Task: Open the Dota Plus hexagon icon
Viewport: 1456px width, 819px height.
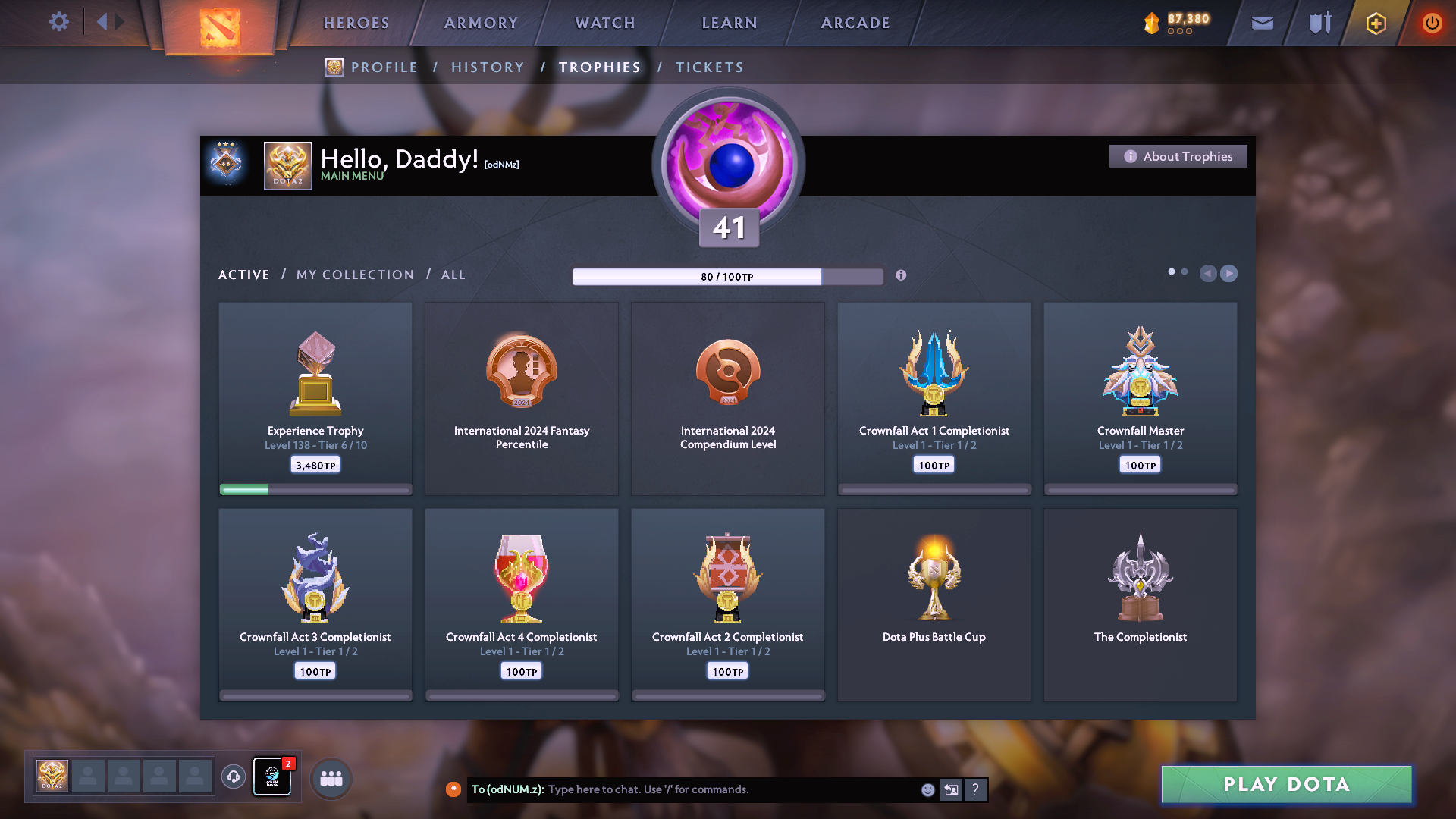Action: coord(1374,23)
